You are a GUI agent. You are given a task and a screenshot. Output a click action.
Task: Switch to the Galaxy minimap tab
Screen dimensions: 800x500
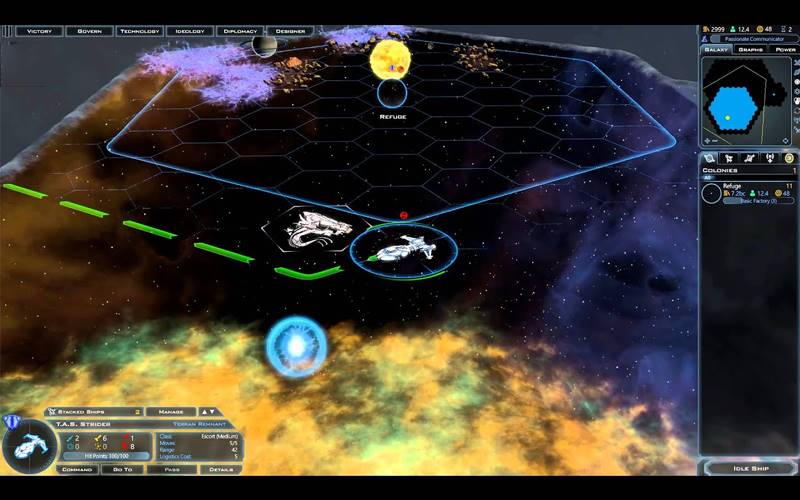(x=717, y=49)
